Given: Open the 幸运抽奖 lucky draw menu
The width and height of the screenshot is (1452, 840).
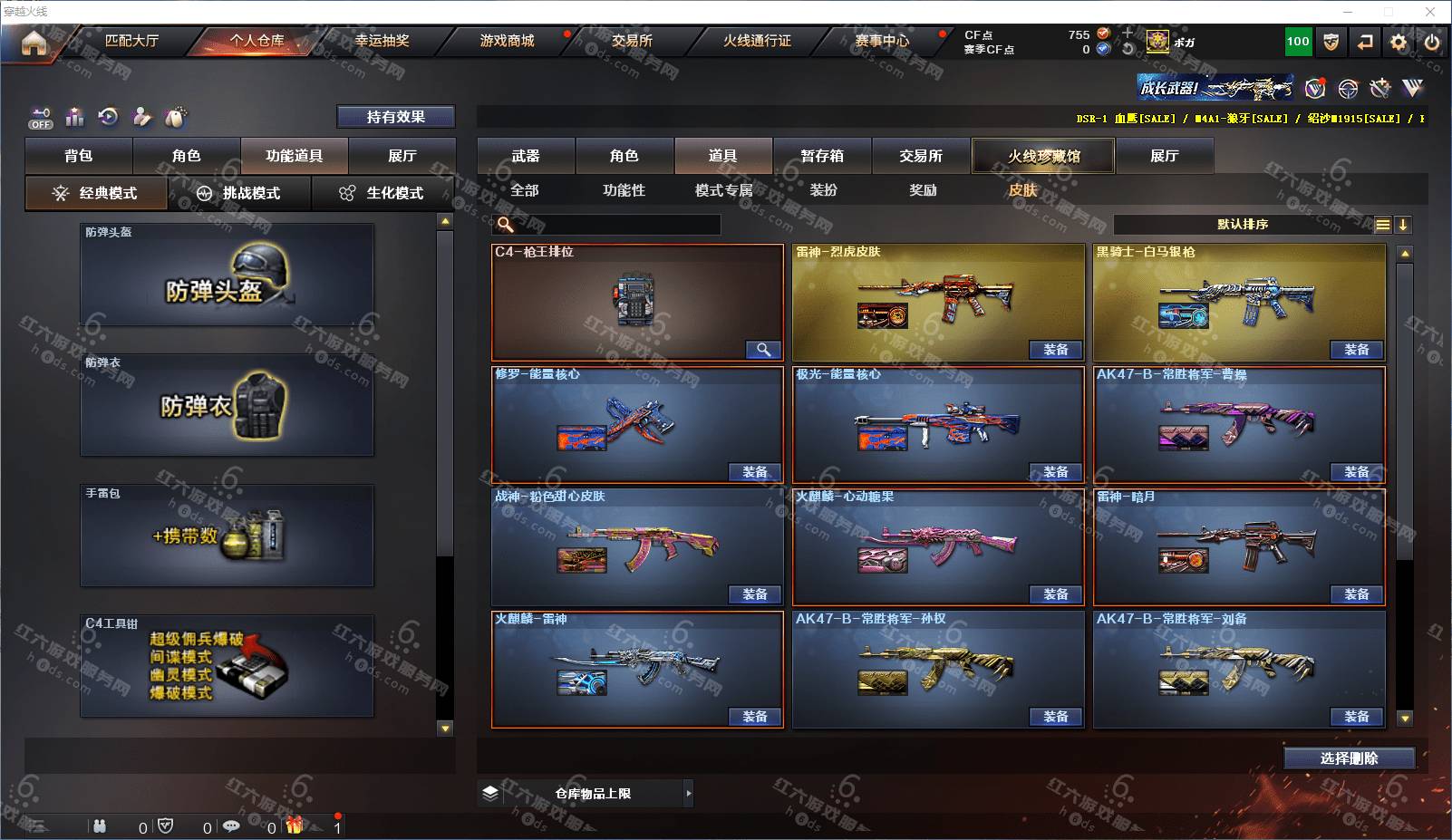Looking at the screenshot, I should (x=382, y=41).
